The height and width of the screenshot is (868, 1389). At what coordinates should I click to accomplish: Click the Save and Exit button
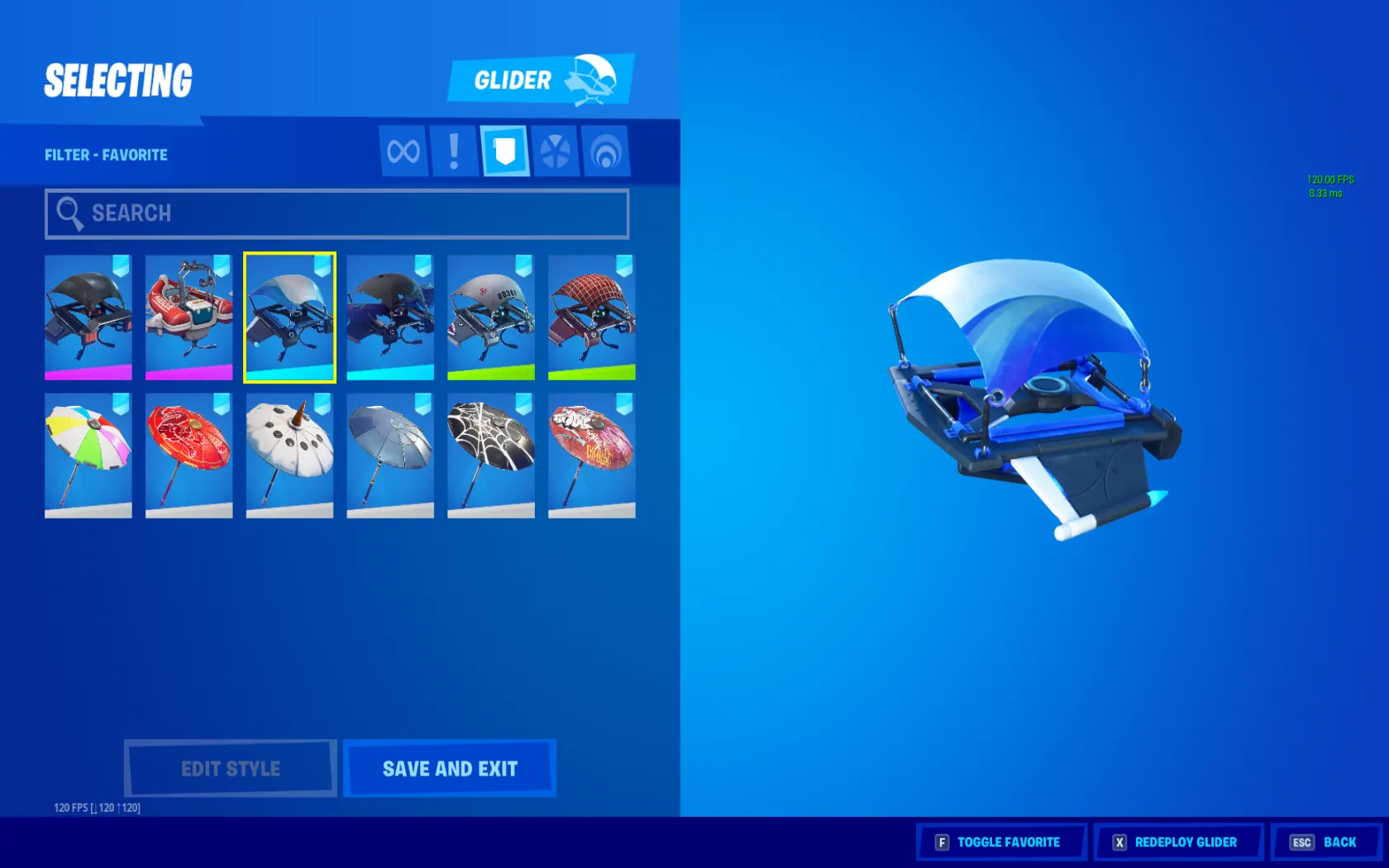(x=450, y=769)
